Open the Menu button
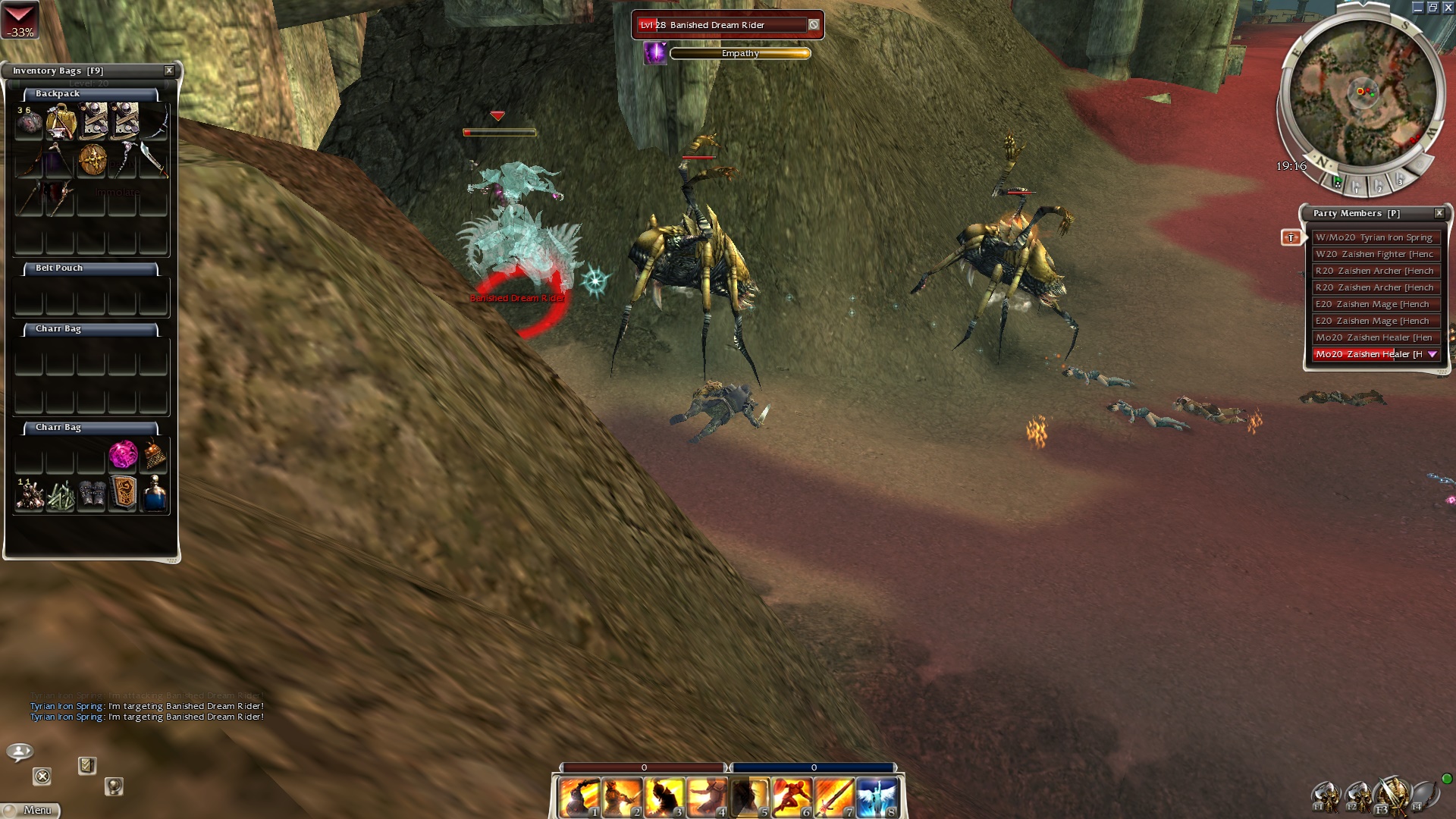The image size is (1456, 819). point(30,810)
